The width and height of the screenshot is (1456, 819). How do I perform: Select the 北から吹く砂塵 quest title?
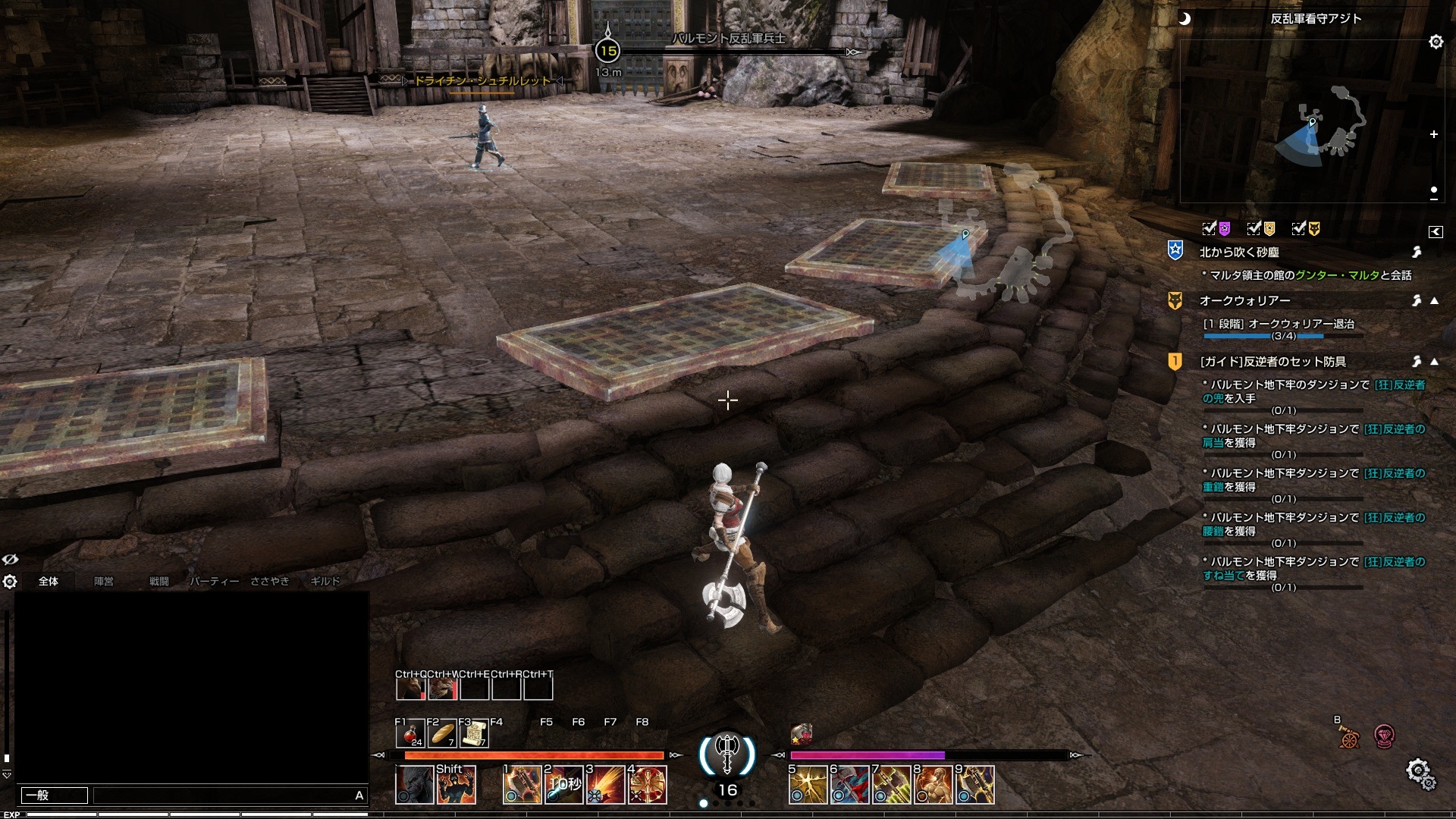[x=1239, y=252]
